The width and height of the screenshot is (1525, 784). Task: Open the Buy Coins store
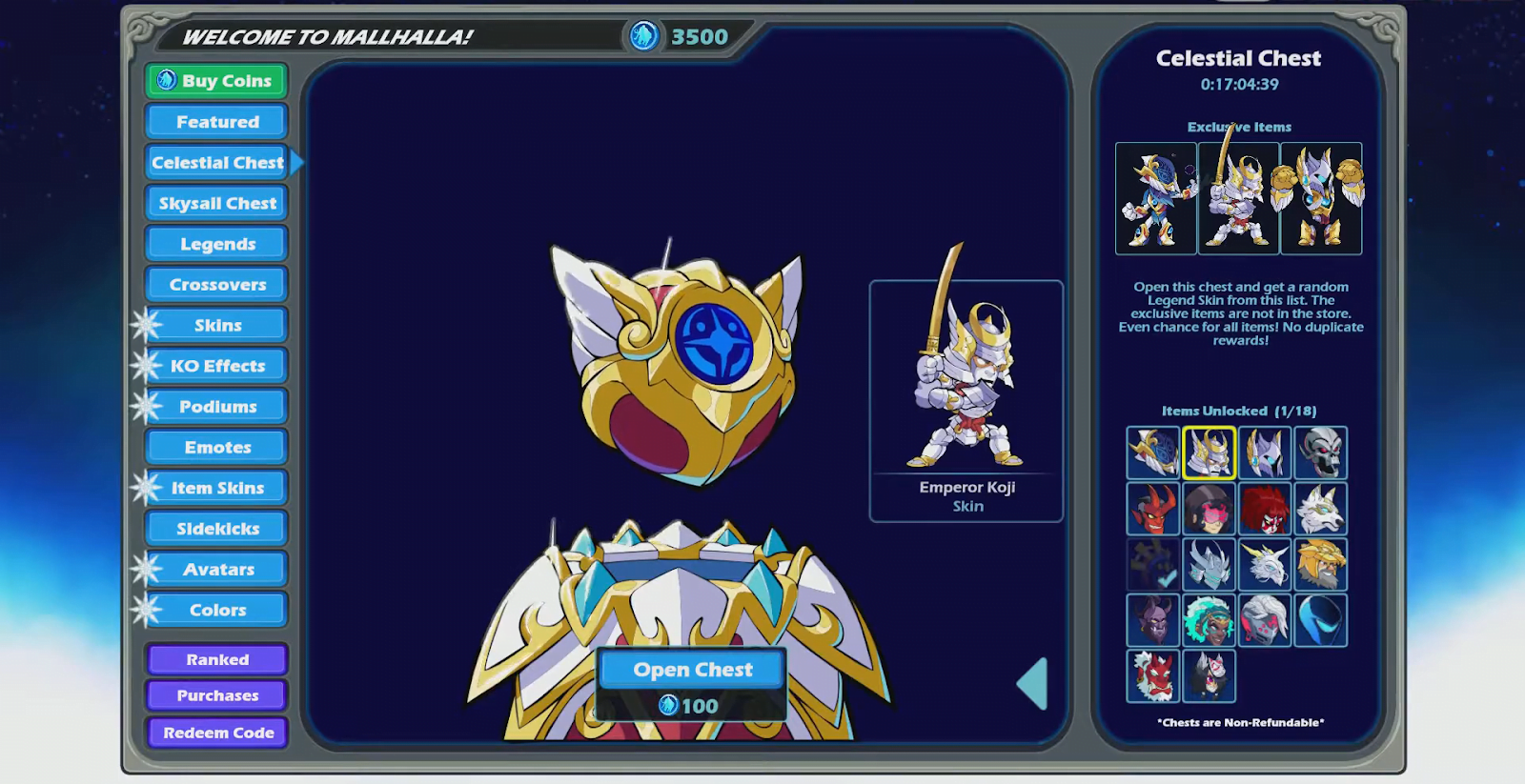coord(217,81)
